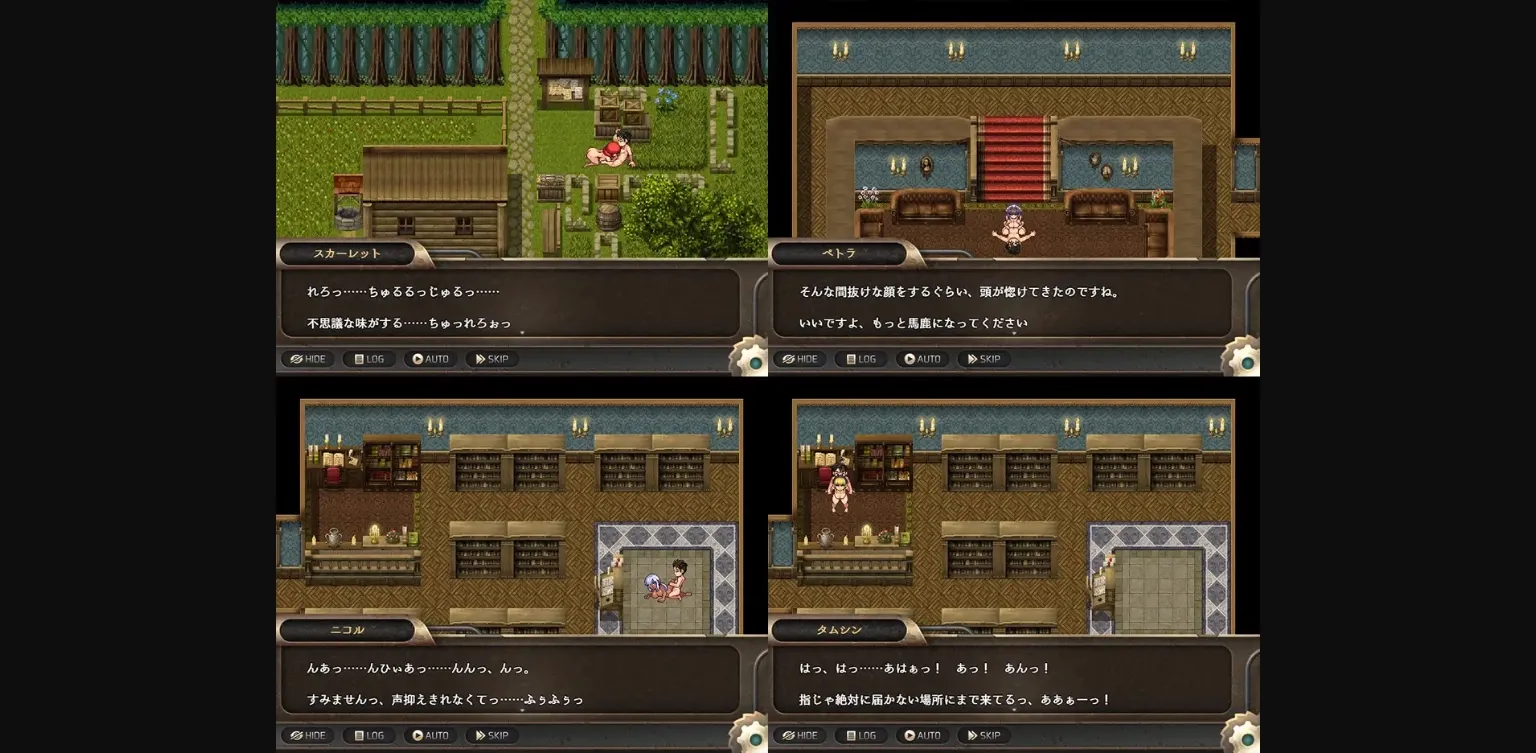This screenshot has height=753, width=1536.
Task: Click Tamsin's name plate above the textbox
Action: point(838,630)
